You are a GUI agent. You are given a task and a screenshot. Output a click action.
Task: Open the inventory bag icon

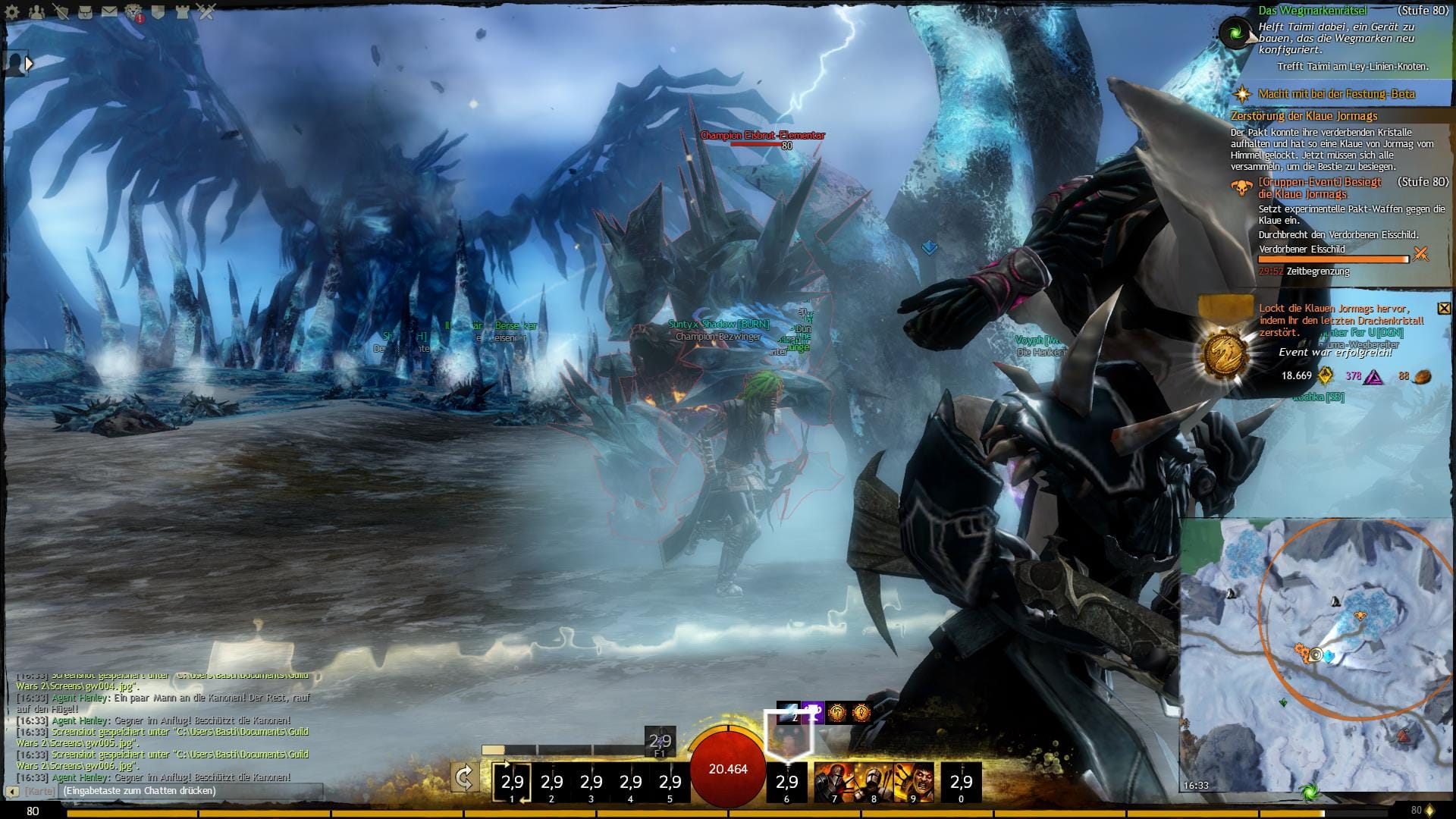click(85, 11)
